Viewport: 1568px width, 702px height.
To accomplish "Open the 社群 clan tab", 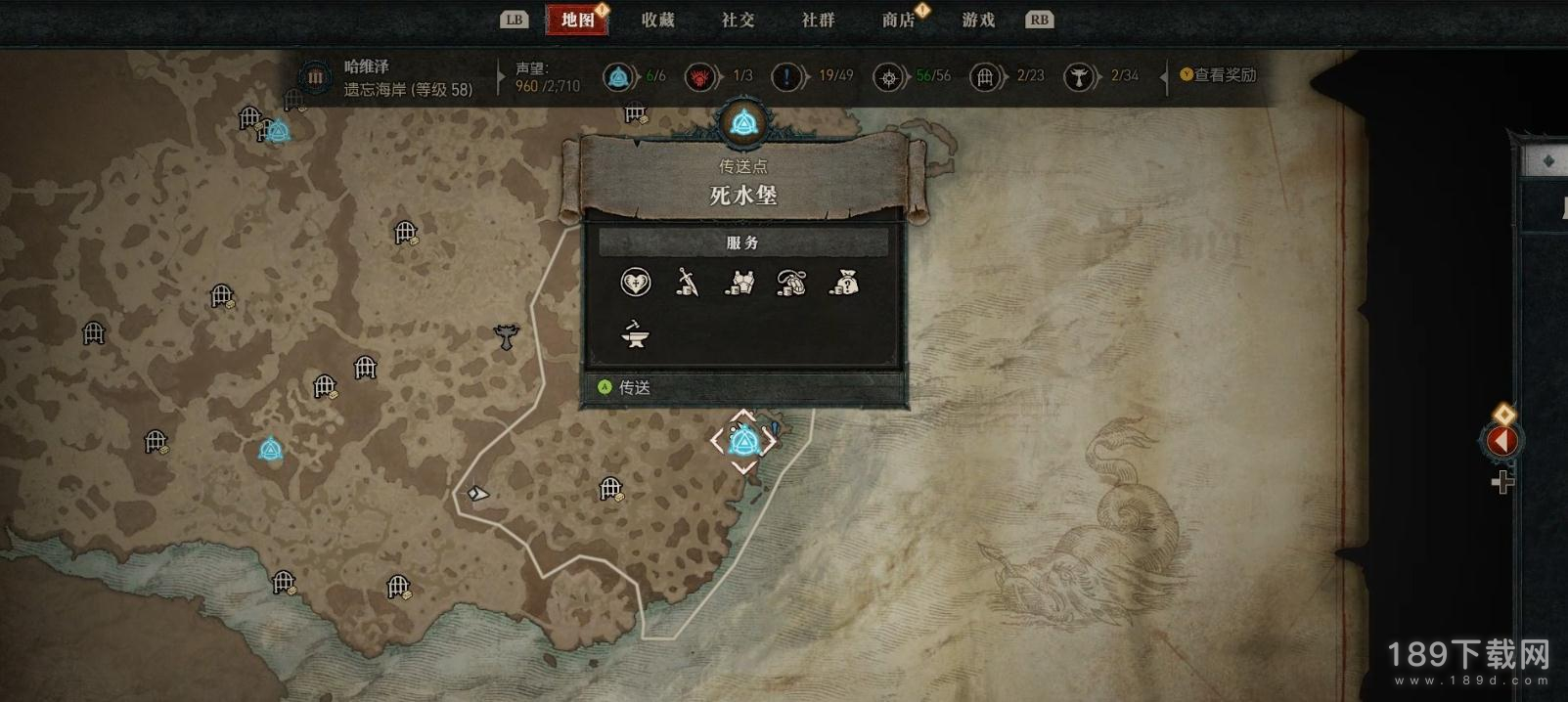I will click(x=819, y=20).
